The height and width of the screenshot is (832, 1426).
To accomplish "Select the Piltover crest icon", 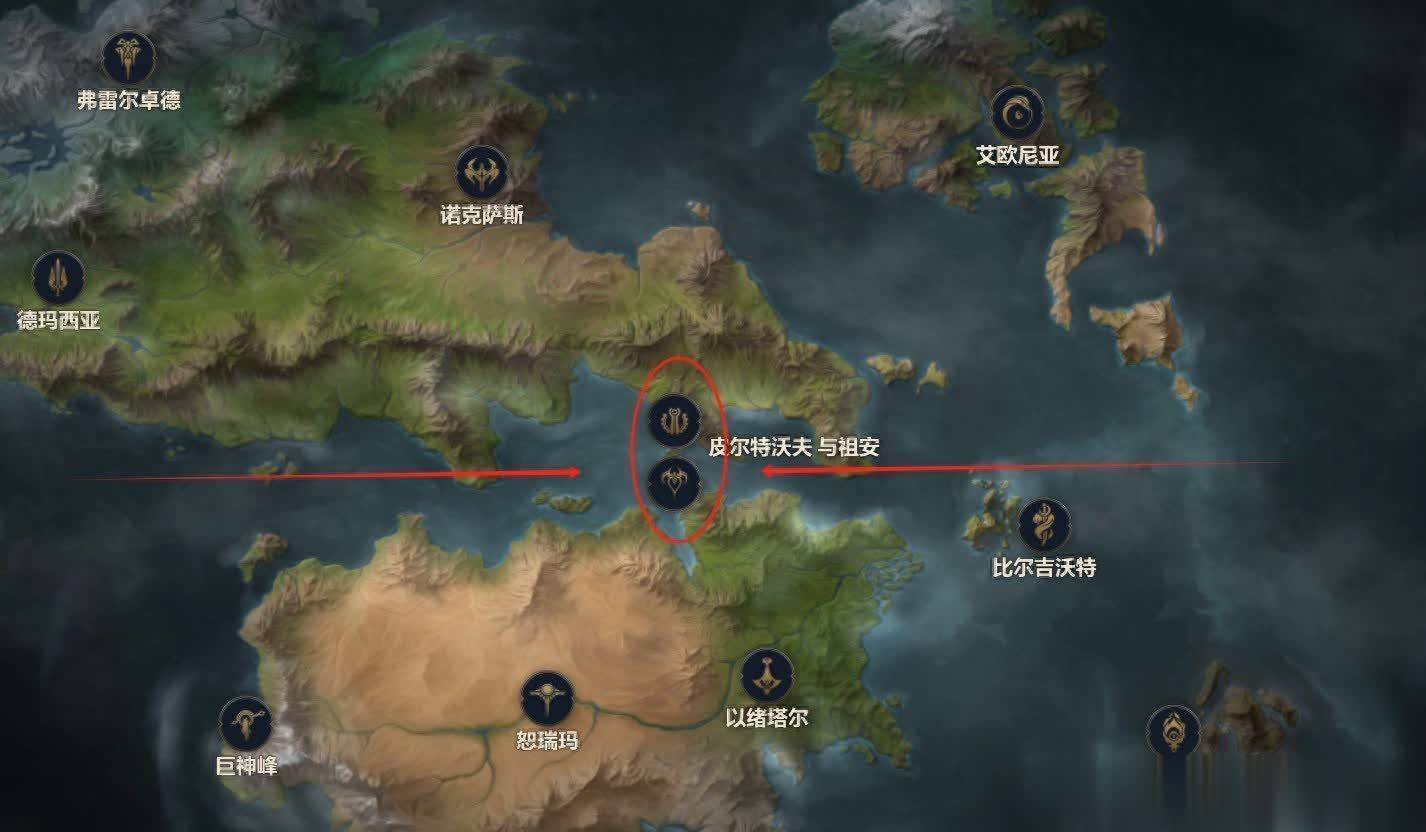I will (x=673, y=421).
